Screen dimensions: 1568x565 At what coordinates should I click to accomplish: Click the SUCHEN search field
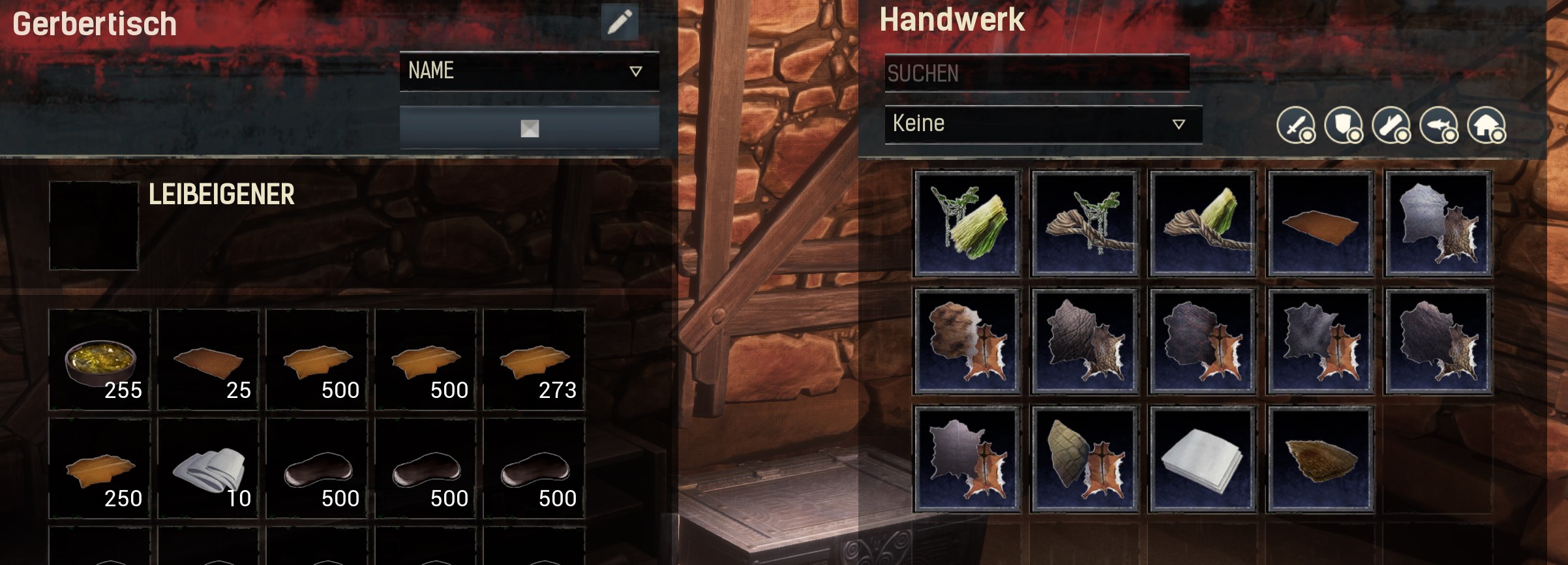click(1036, 73)
